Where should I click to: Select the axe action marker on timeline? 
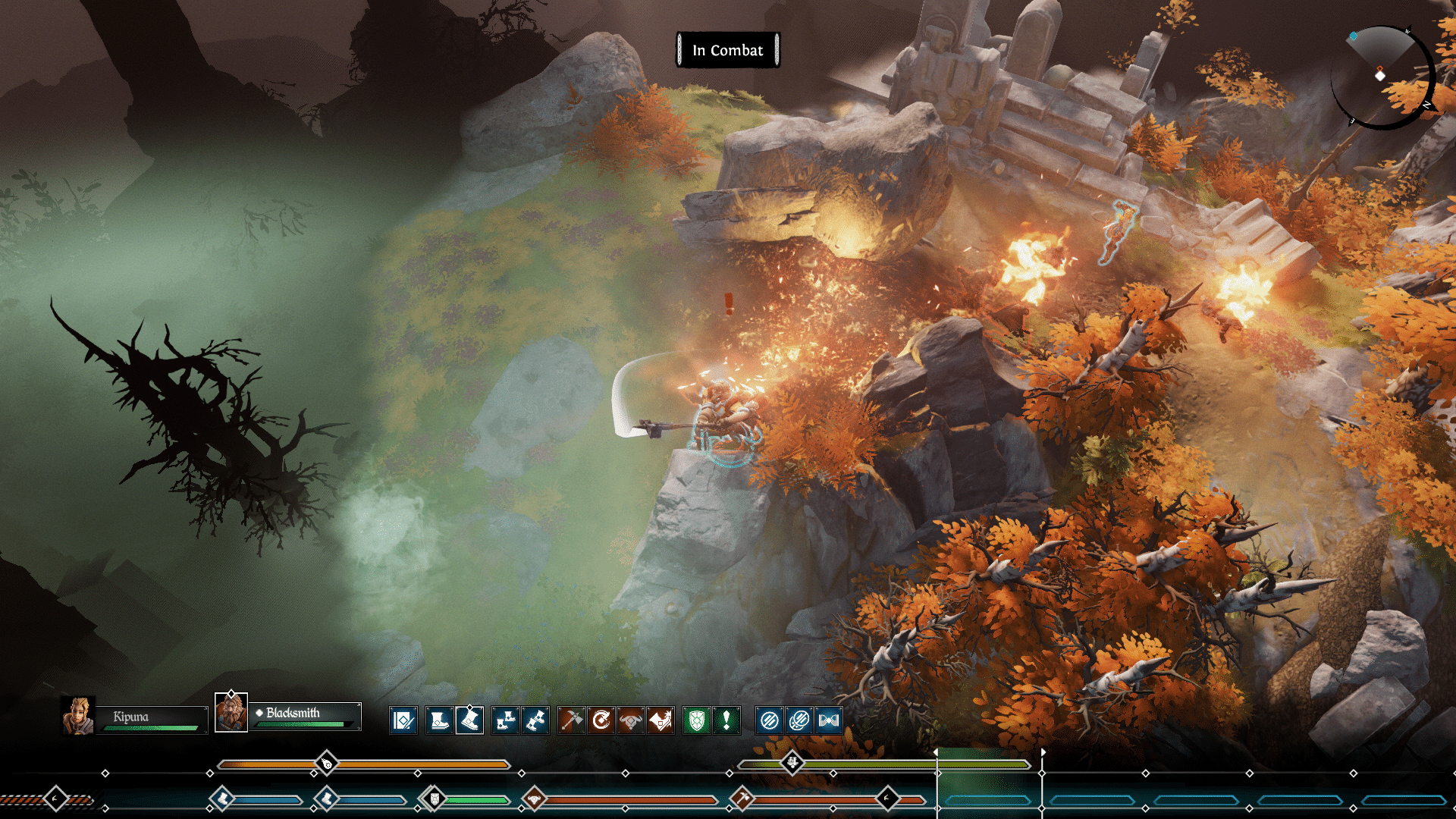point(742,798)
